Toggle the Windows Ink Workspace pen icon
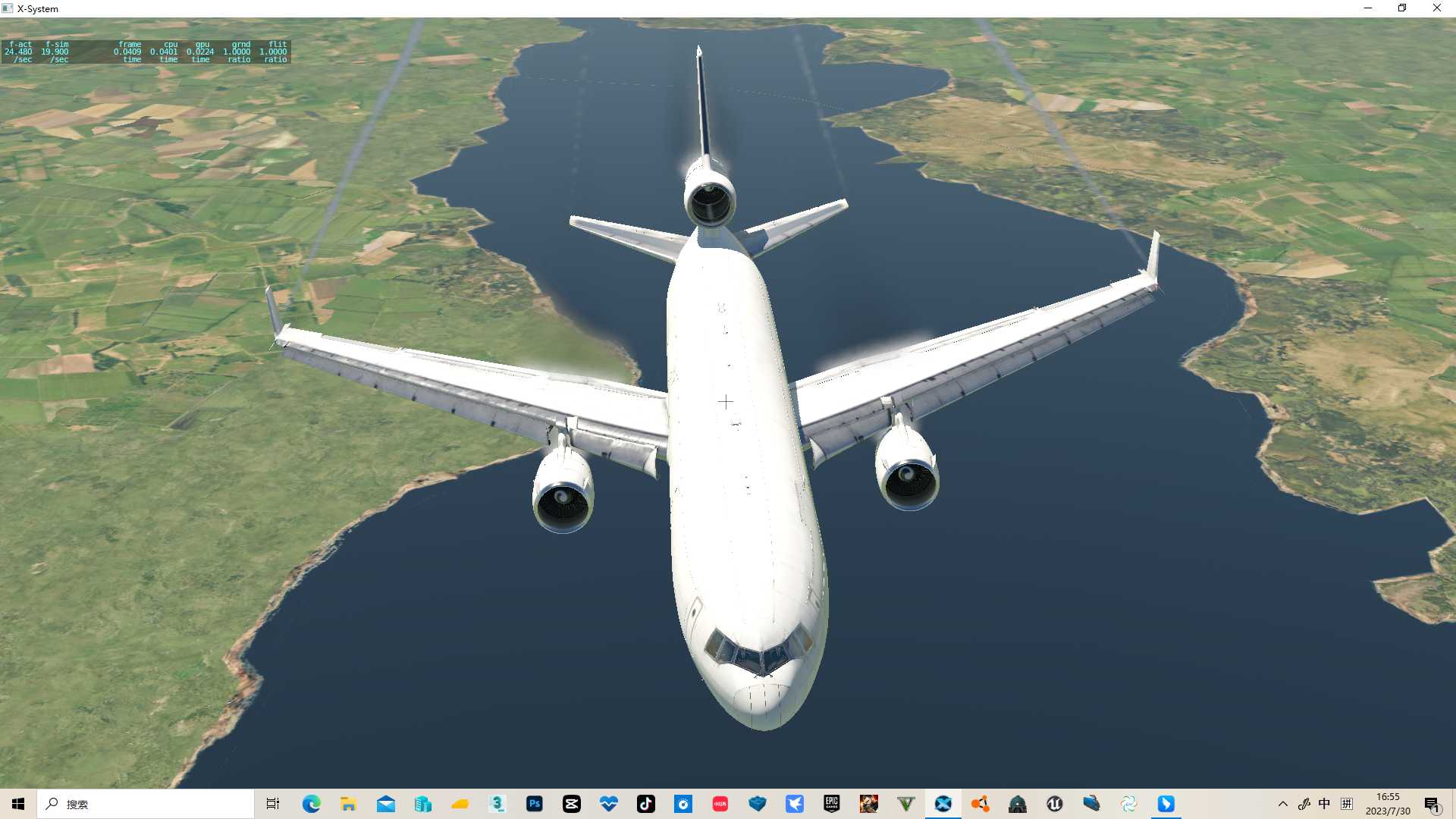The width and height of the screenshot is (1456, 819). tap(1305, 804)
